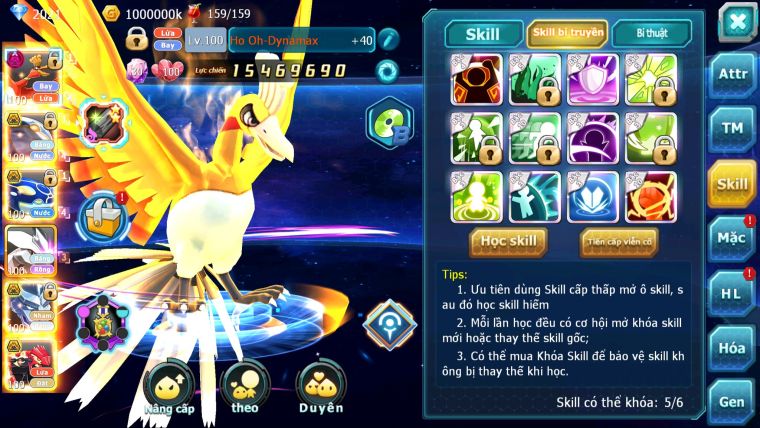
Task: Edit the Ho Oh-Dynamax name with pencil icon
Action: [388, 41]
